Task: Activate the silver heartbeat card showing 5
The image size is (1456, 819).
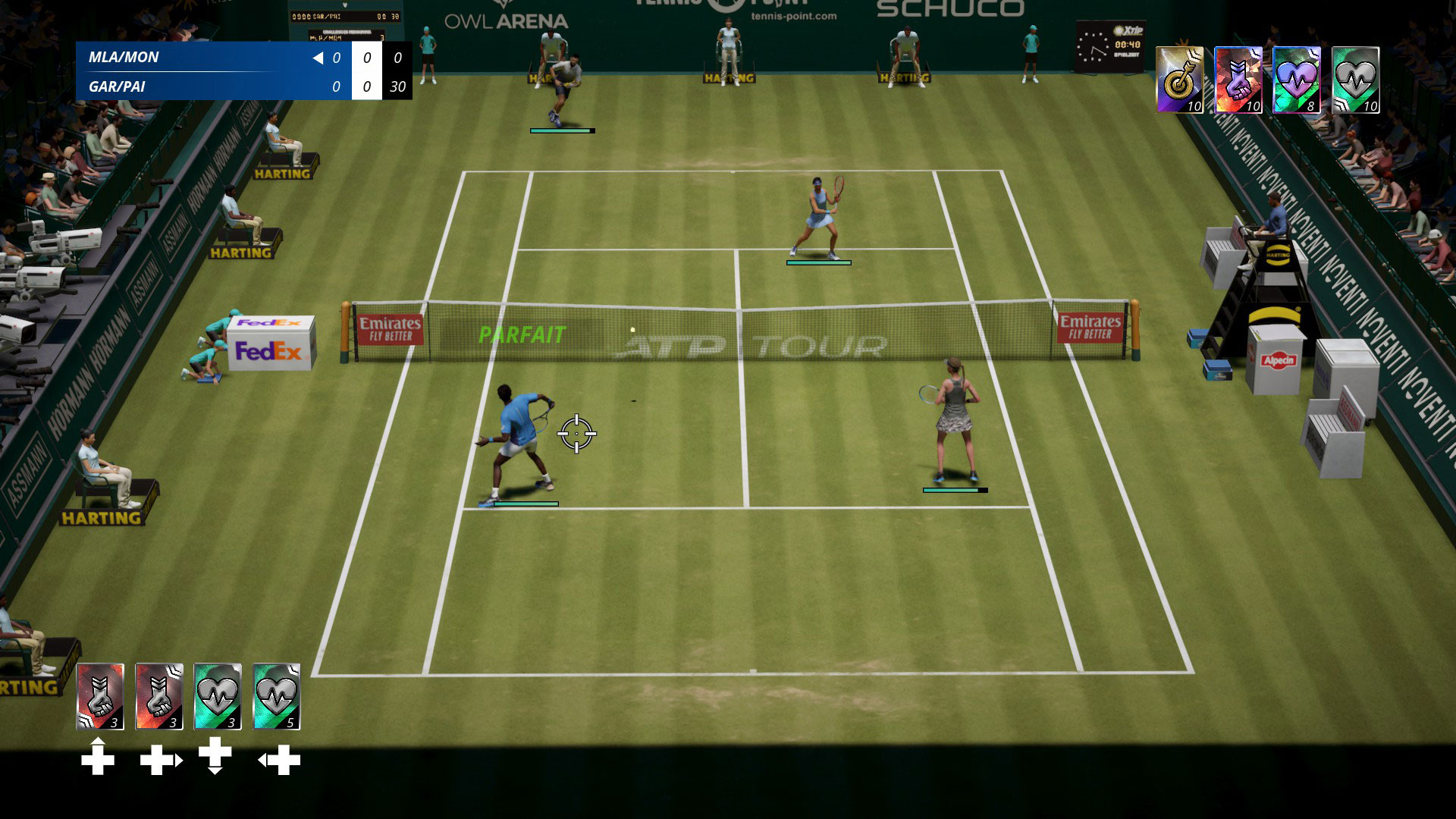Action: (276, 696)
